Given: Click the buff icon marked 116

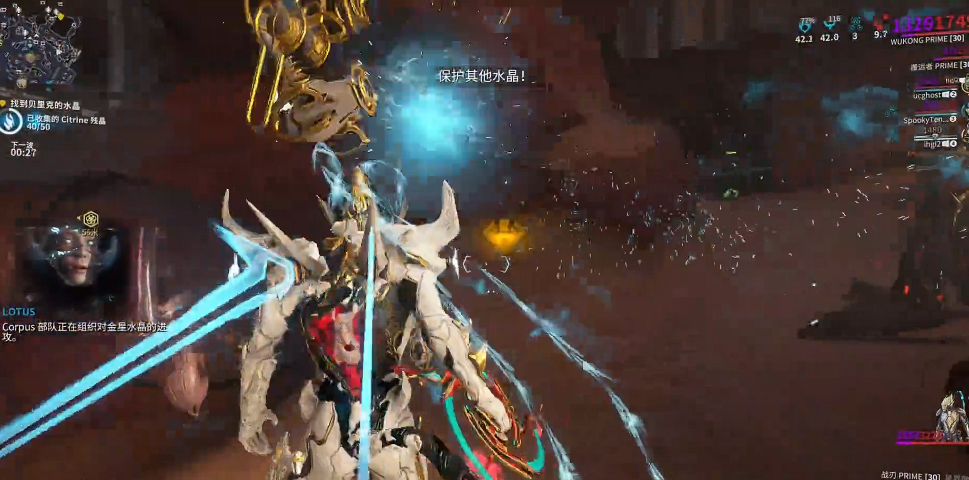Looking at the screenshot, I should (x=830, y=26).
